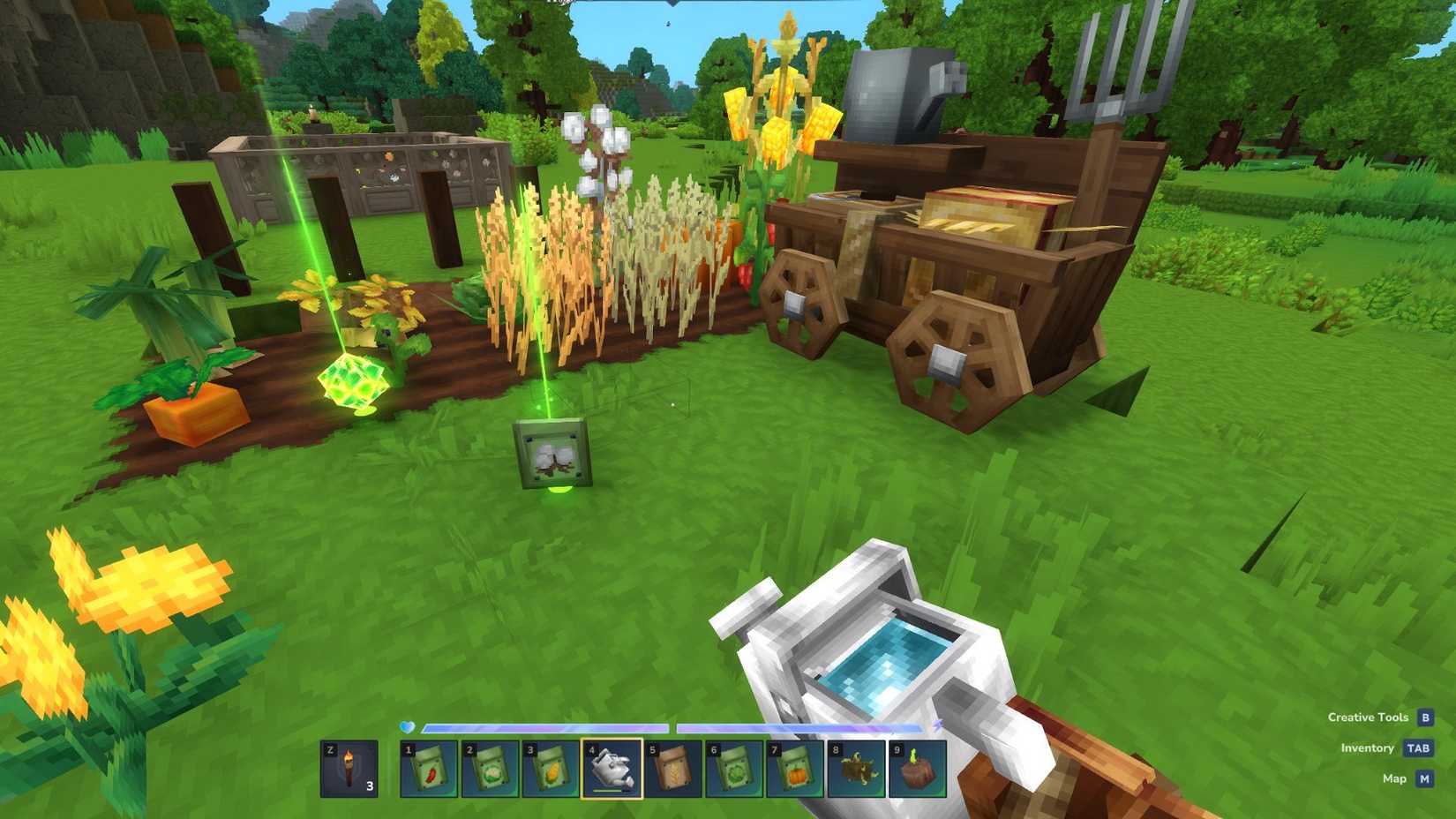Select the watering can in slot 4

(612, 767)
